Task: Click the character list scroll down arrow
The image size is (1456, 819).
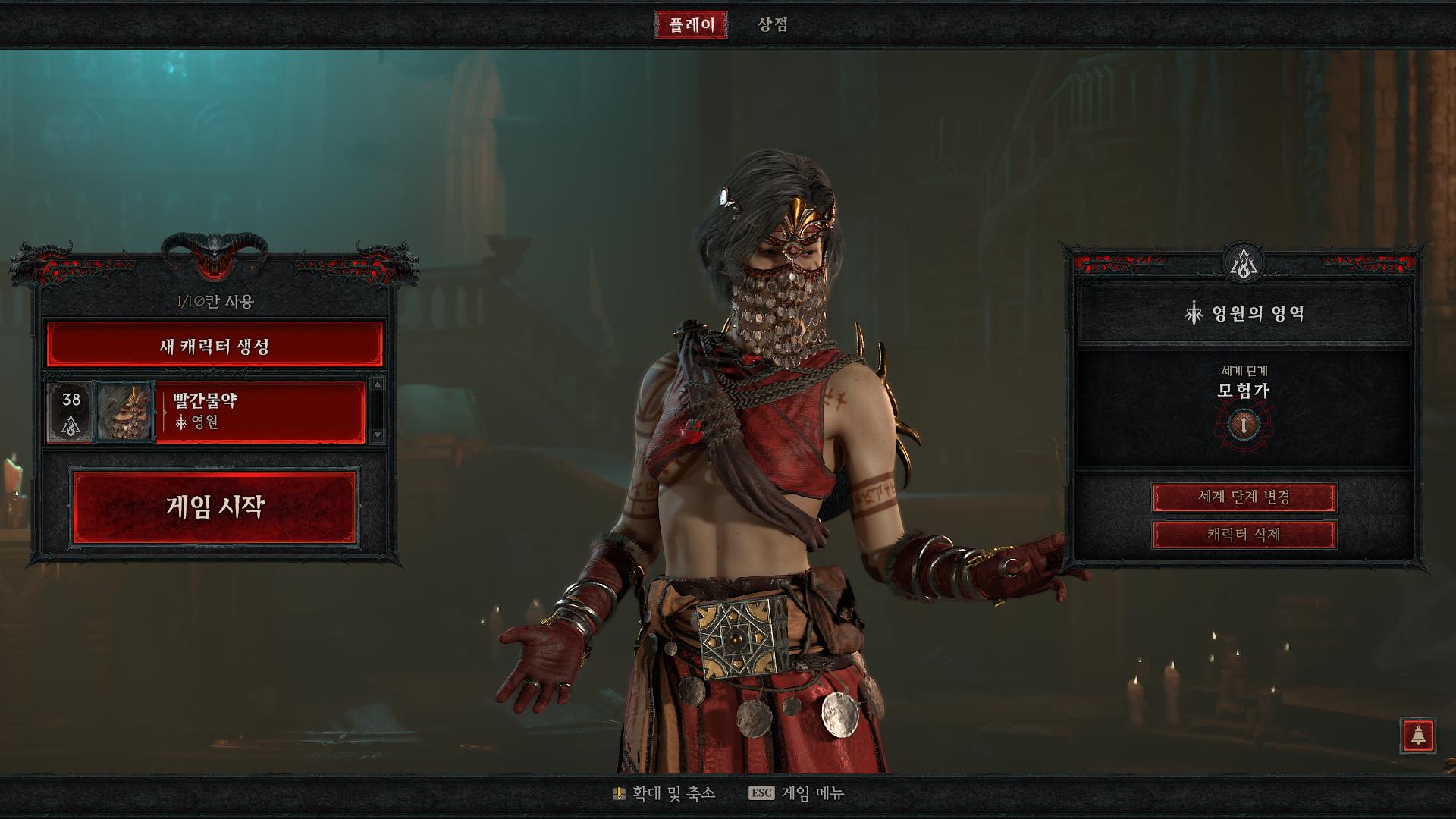Action: (x=378, y=435)
